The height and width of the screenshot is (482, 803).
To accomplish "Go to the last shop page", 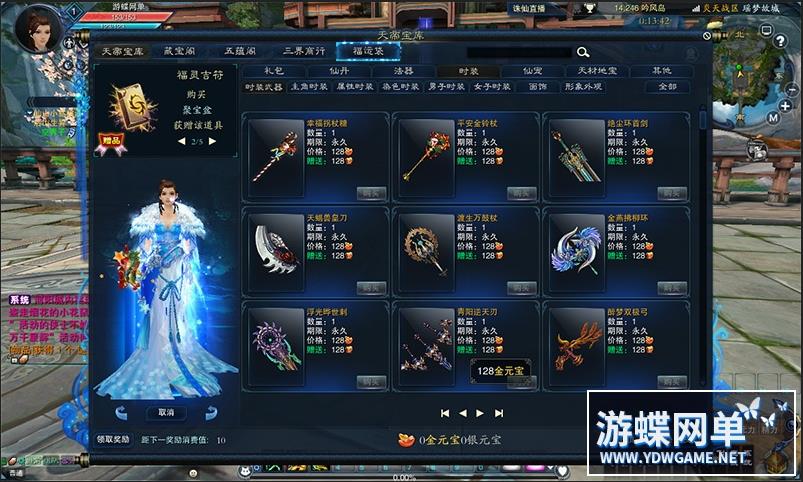I will click(x=499, y=412).
